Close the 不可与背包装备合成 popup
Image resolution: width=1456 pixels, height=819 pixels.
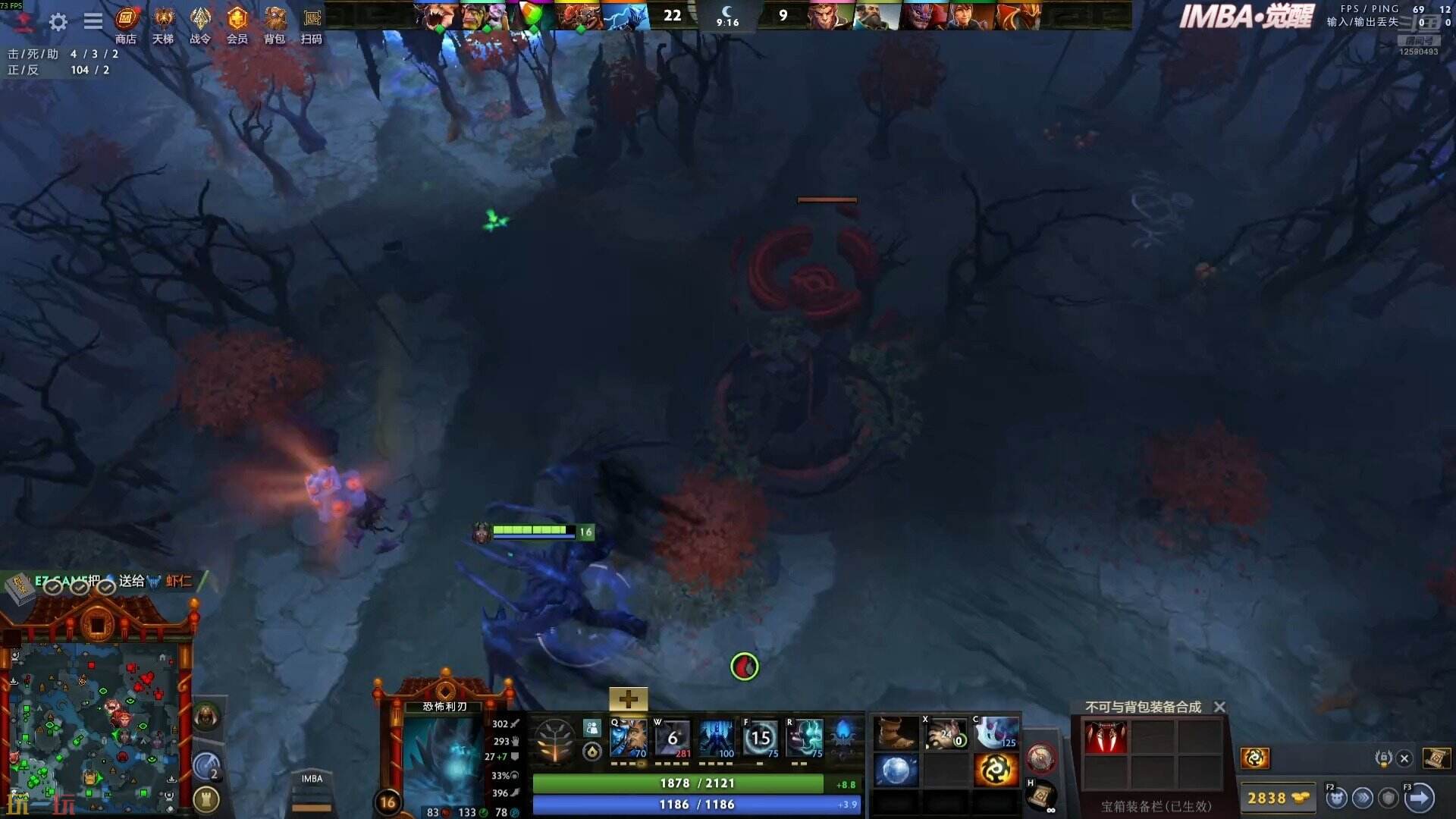click(1219, 707)
